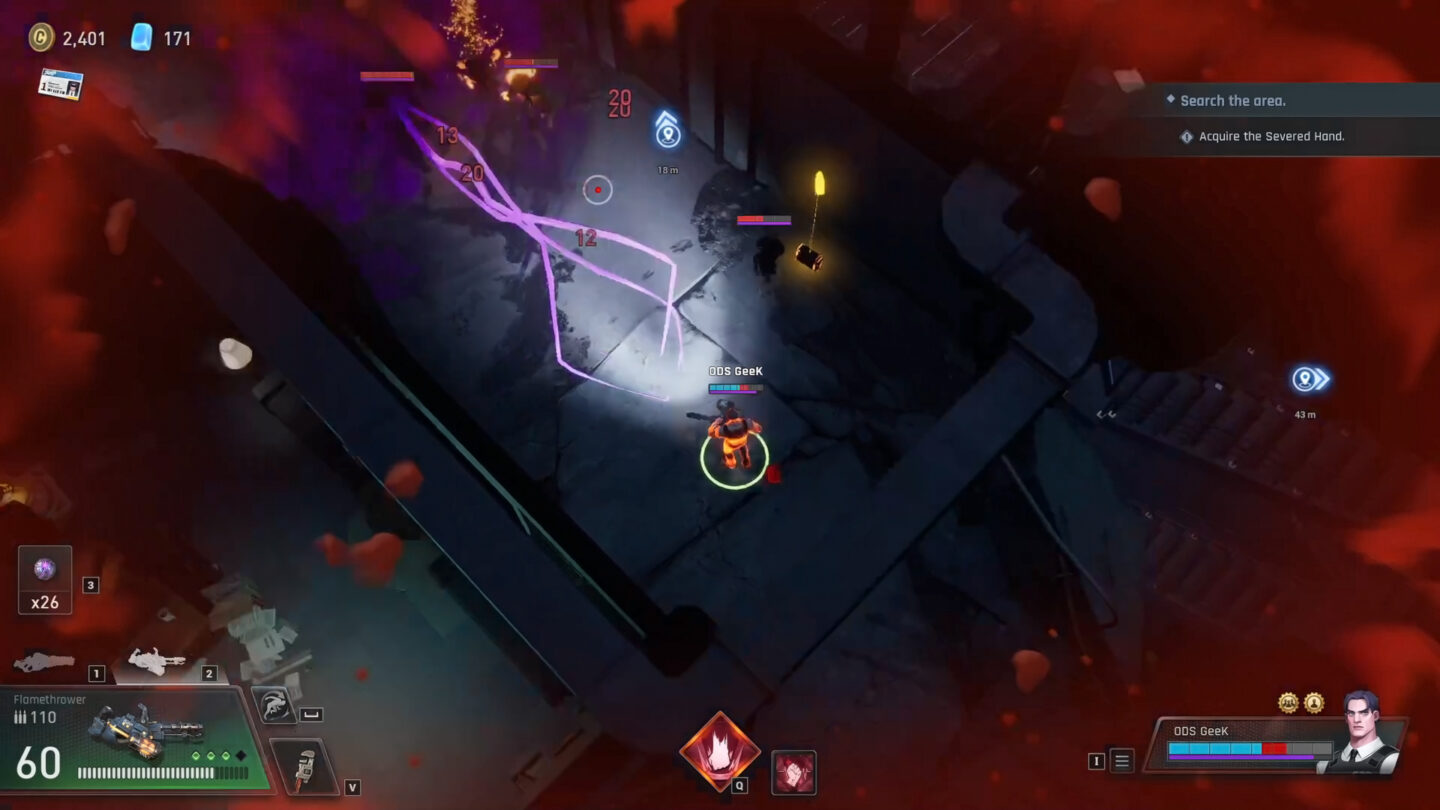
Task: Click the inventory I key prompt icon
Action: click(x=1096, y=762)
